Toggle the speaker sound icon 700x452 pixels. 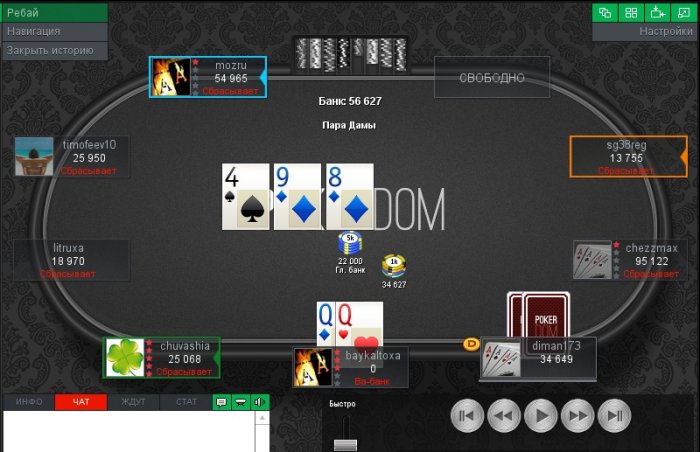tap(260, 402)
